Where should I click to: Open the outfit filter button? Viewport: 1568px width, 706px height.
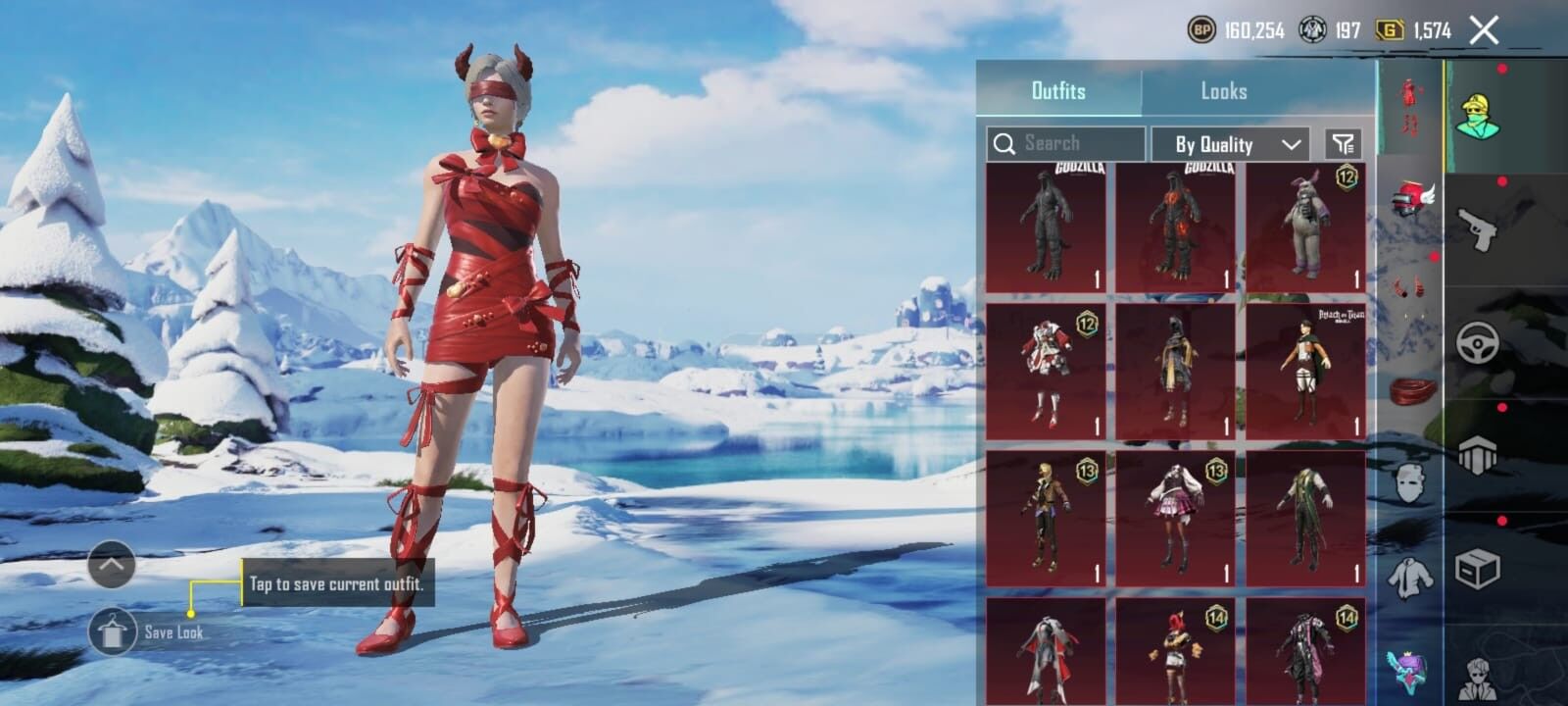(x=1343, y=144)
